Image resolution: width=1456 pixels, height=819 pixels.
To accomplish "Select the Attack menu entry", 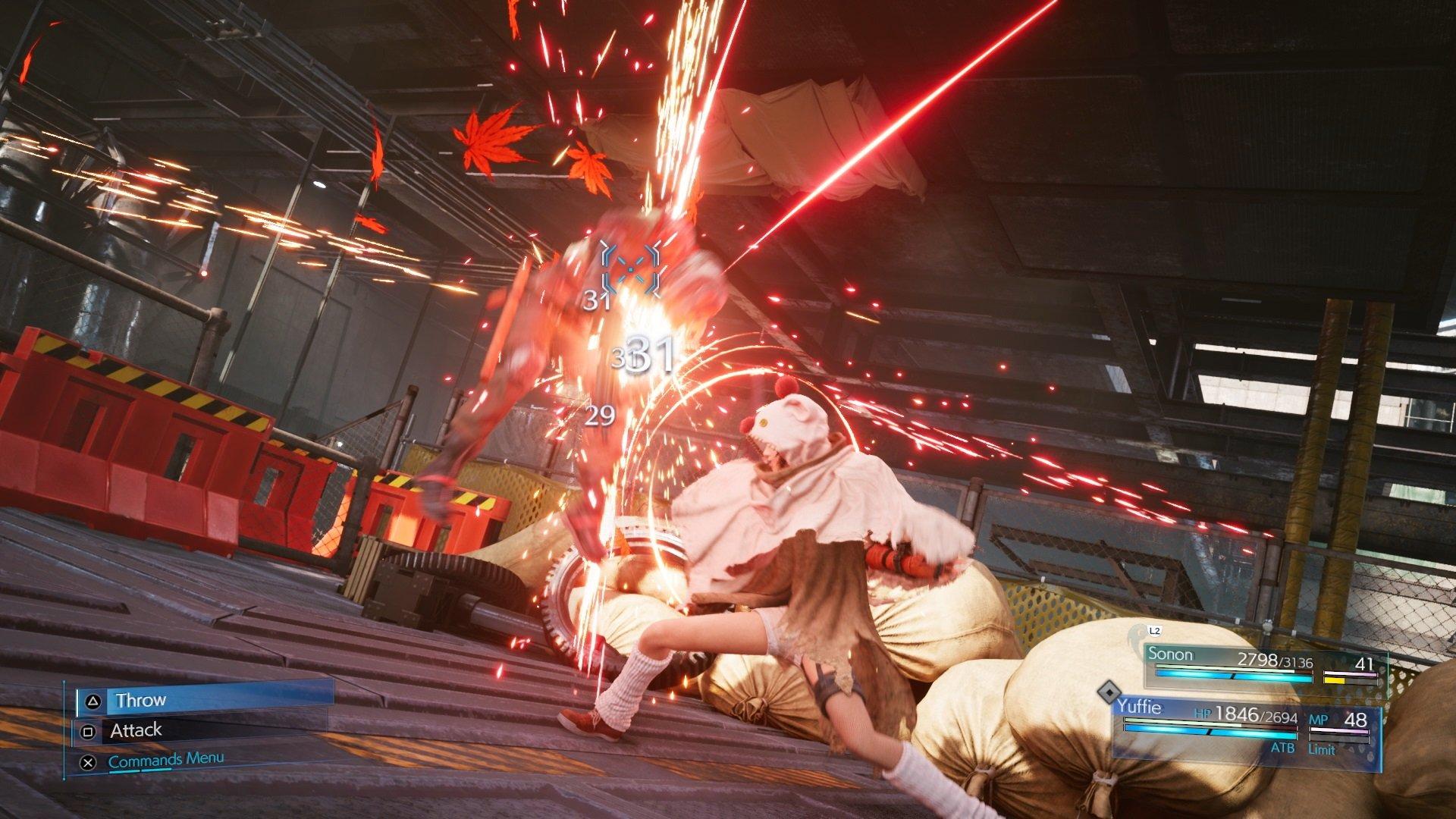I will 135,730.
